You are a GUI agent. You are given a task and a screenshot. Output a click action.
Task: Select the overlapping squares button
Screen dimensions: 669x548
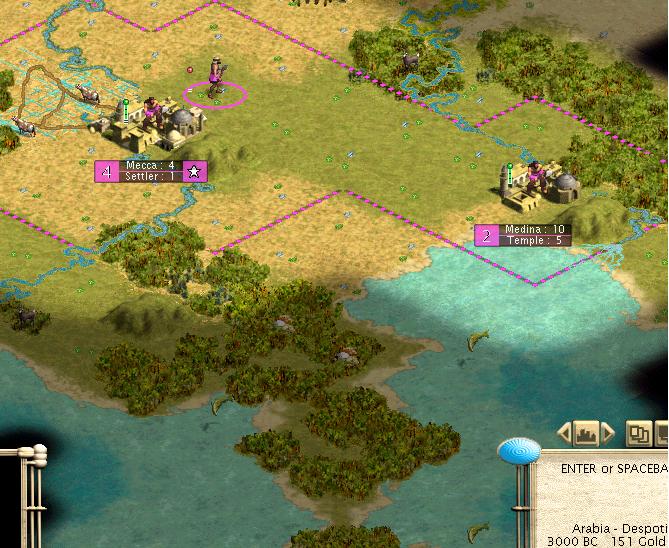click(637, 434)
